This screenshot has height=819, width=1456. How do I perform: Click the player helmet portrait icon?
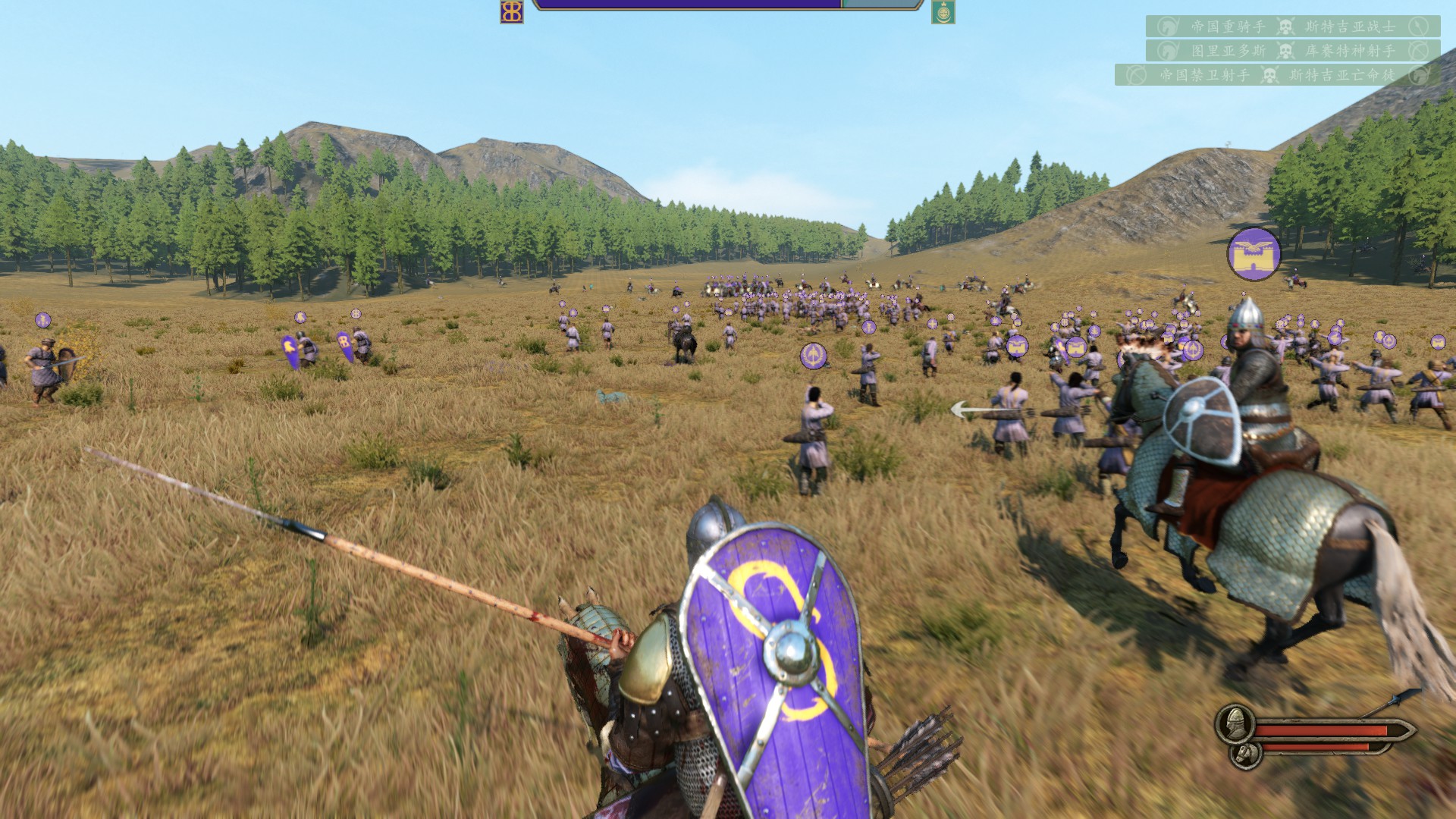coord(1234,724)
